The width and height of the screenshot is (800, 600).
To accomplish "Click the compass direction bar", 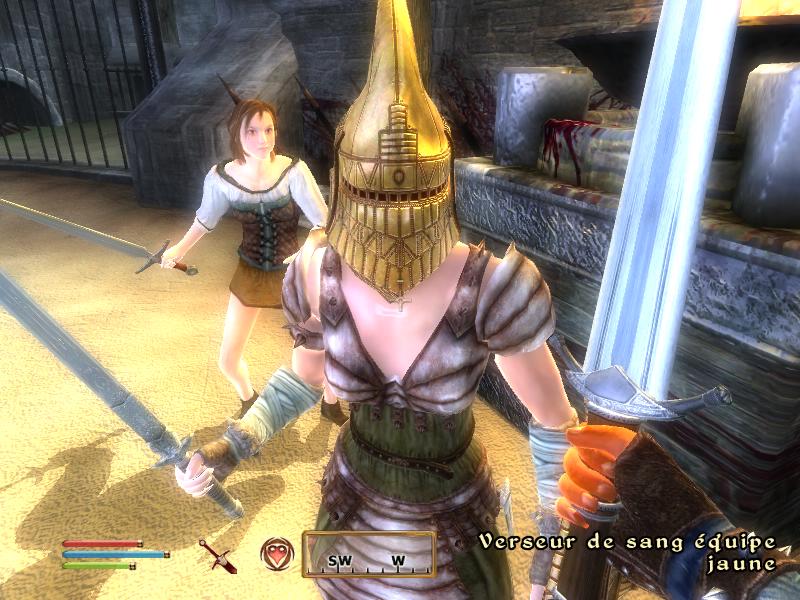I will 369,554.
